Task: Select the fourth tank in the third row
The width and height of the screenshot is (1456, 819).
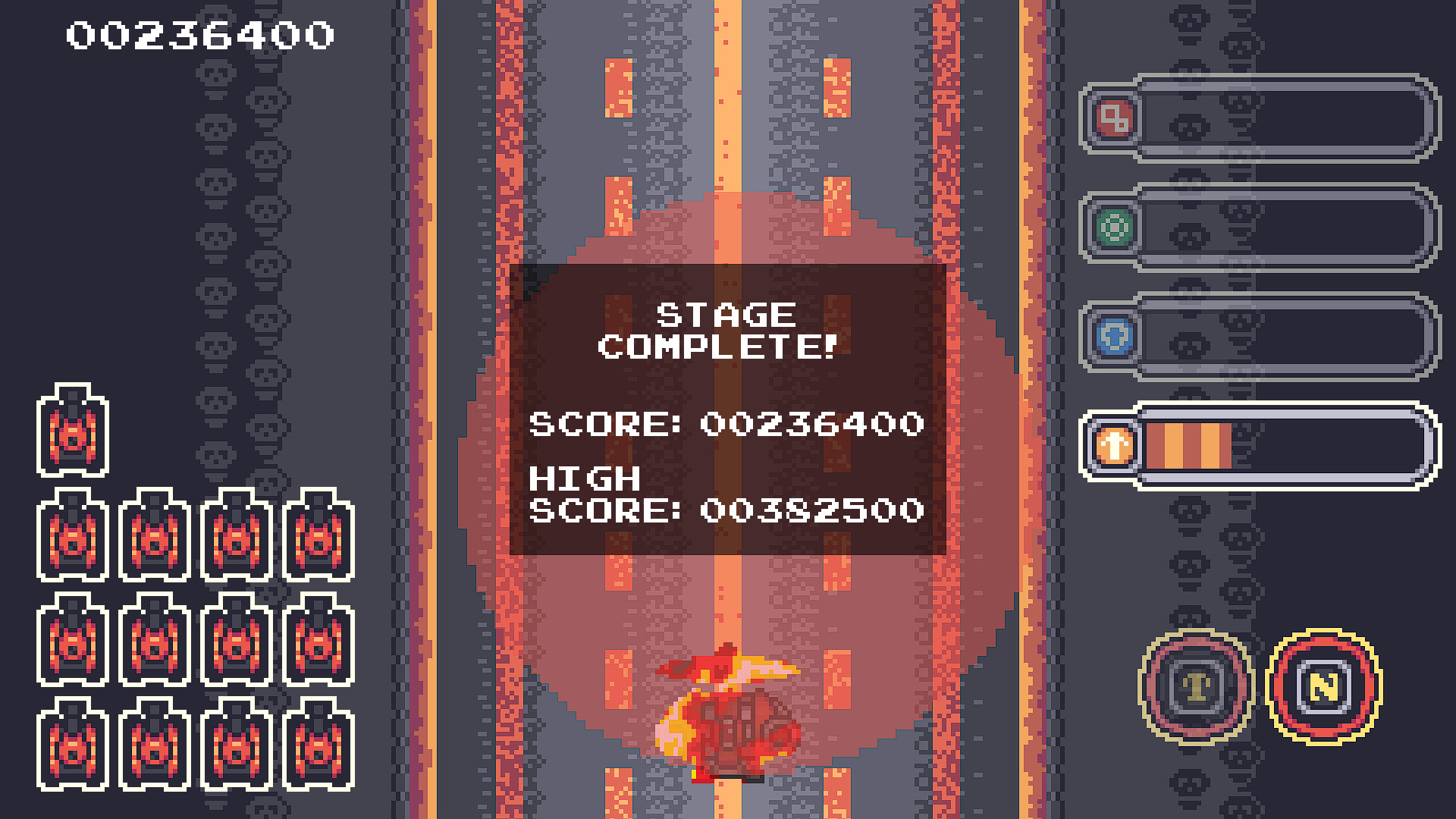Action: click(318, 641)
